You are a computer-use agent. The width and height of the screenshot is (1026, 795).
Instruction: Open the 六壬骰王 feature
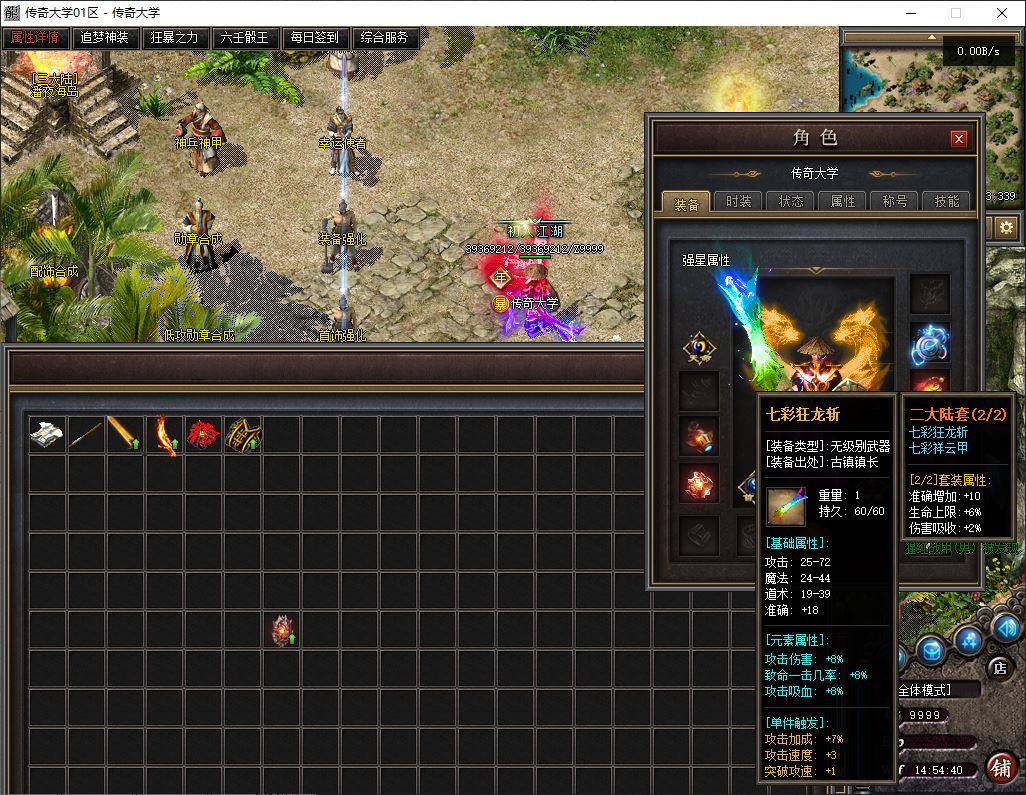pos(245,38)
